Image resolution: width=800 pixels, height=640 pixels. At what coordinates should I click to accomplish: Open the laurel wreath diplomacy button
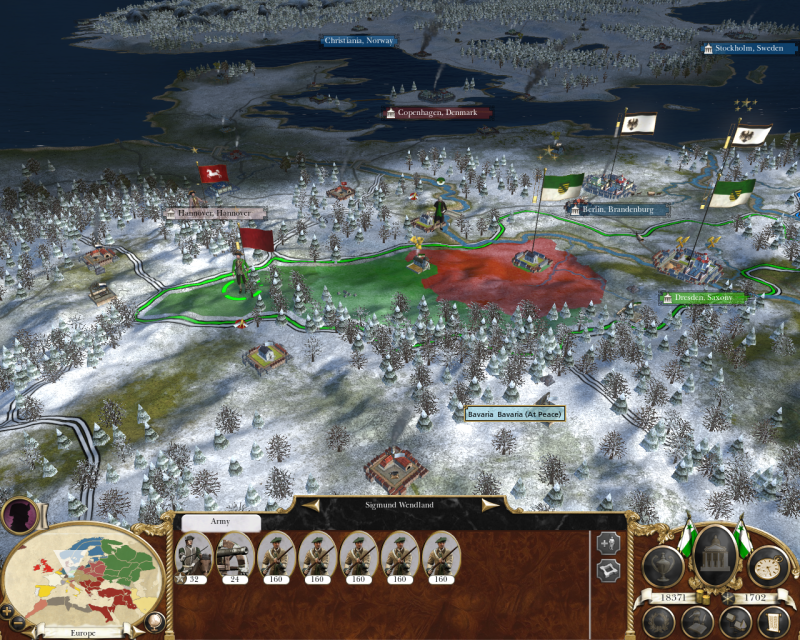pyautogui.click(x=658, y=621)
